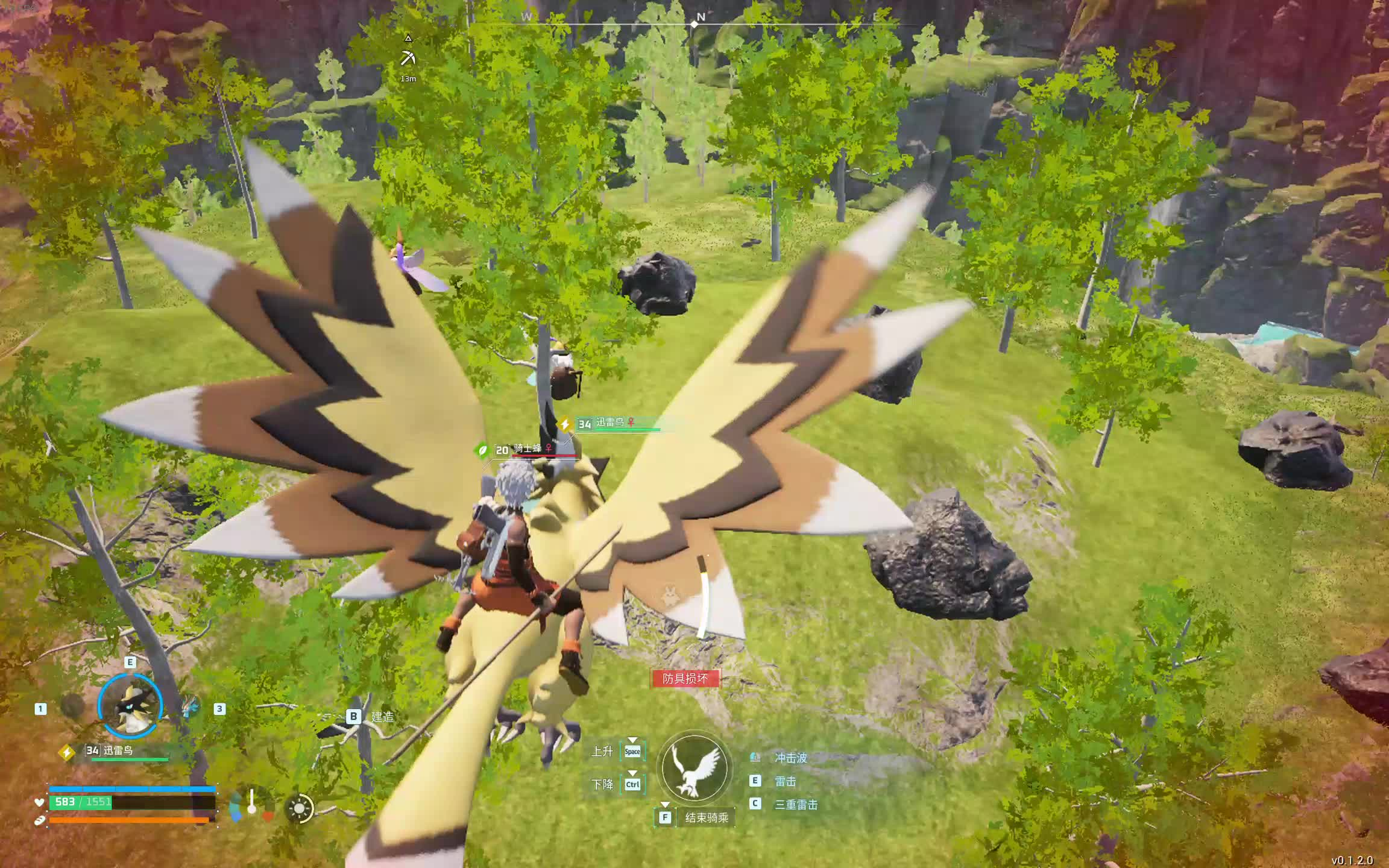Select the 迅雷鸟 Pal portrait

[x=130, y=706]
